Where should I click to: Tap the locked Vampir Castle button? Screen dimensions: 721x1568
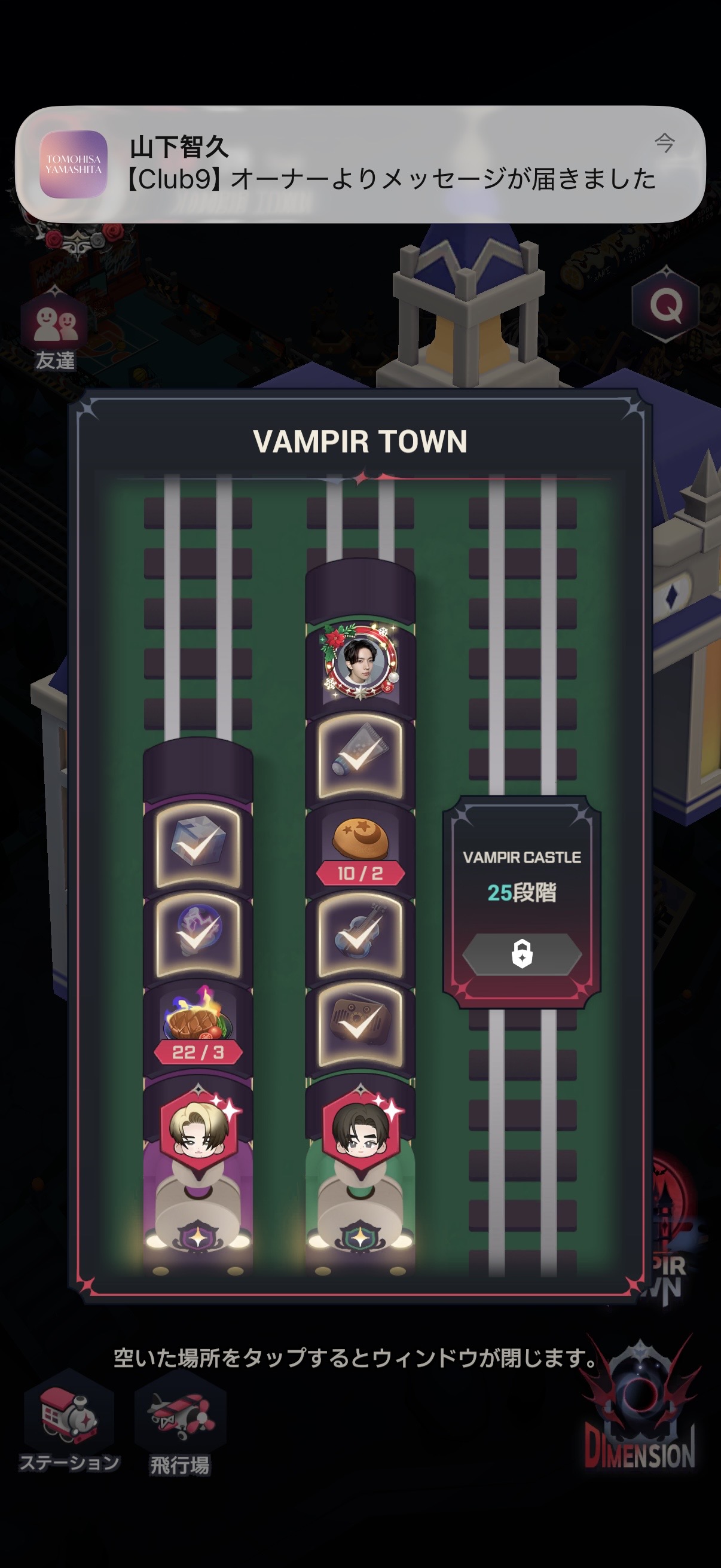[522, 954]
